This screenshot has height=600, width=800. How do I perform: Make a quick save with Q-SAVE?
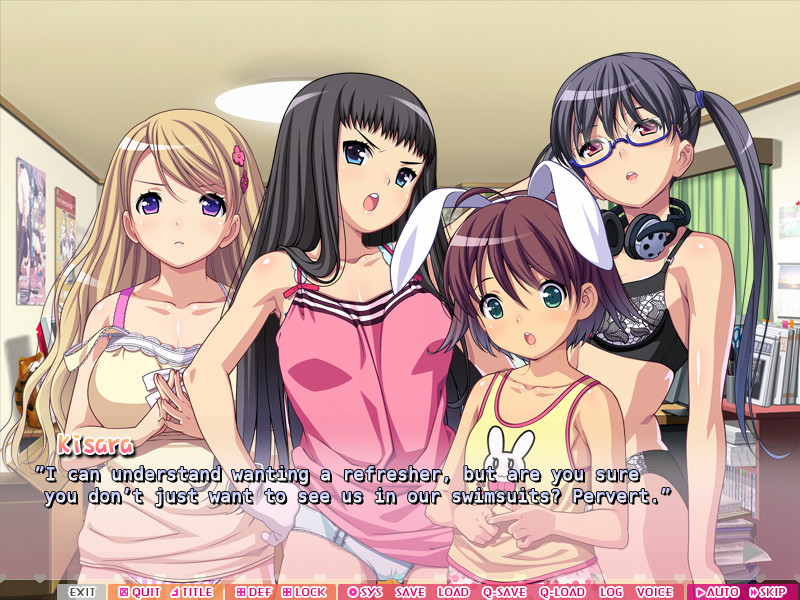coord(504,592)
